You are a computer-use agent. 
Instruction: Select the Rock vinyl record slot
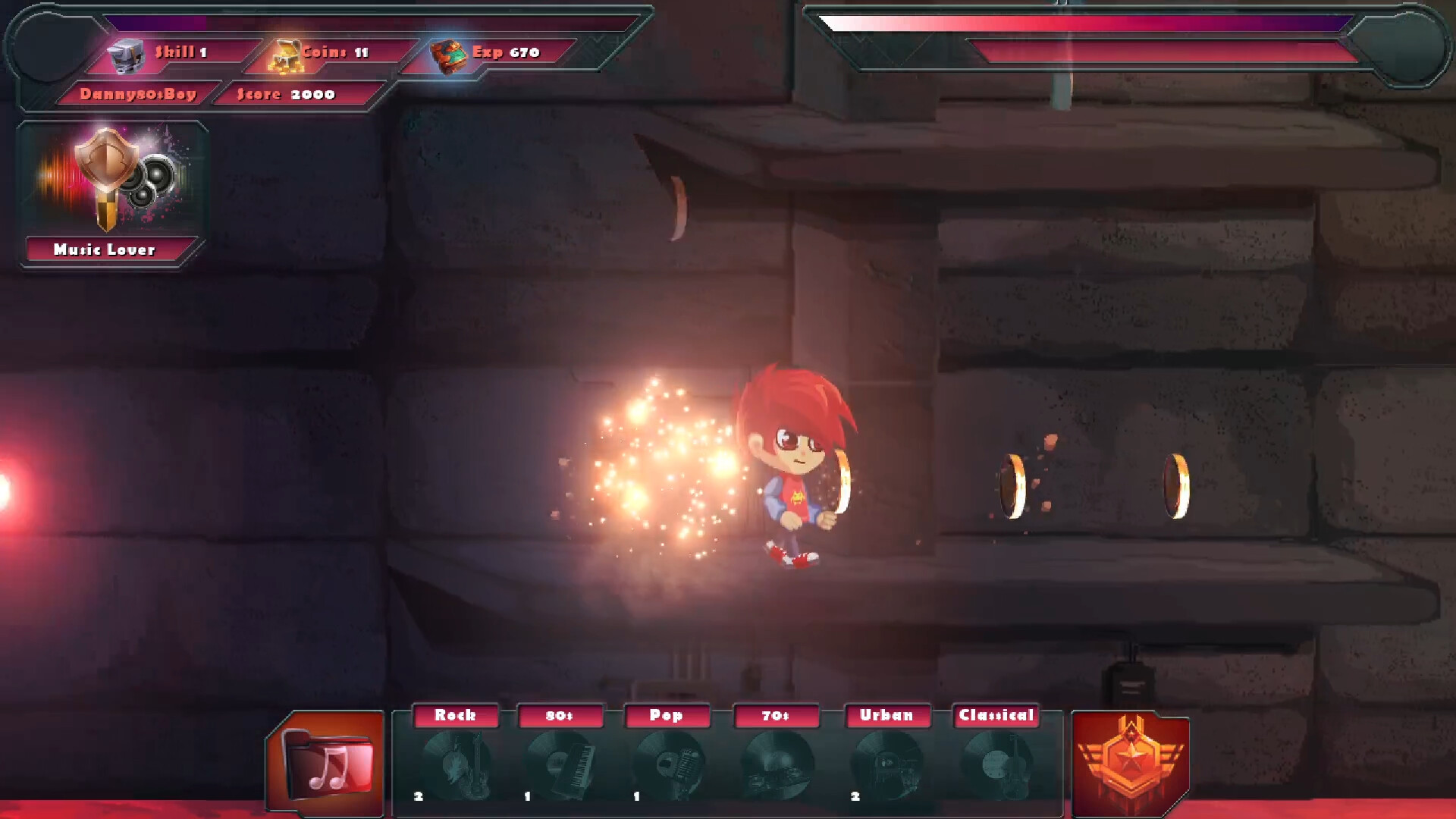click(457, 764)
